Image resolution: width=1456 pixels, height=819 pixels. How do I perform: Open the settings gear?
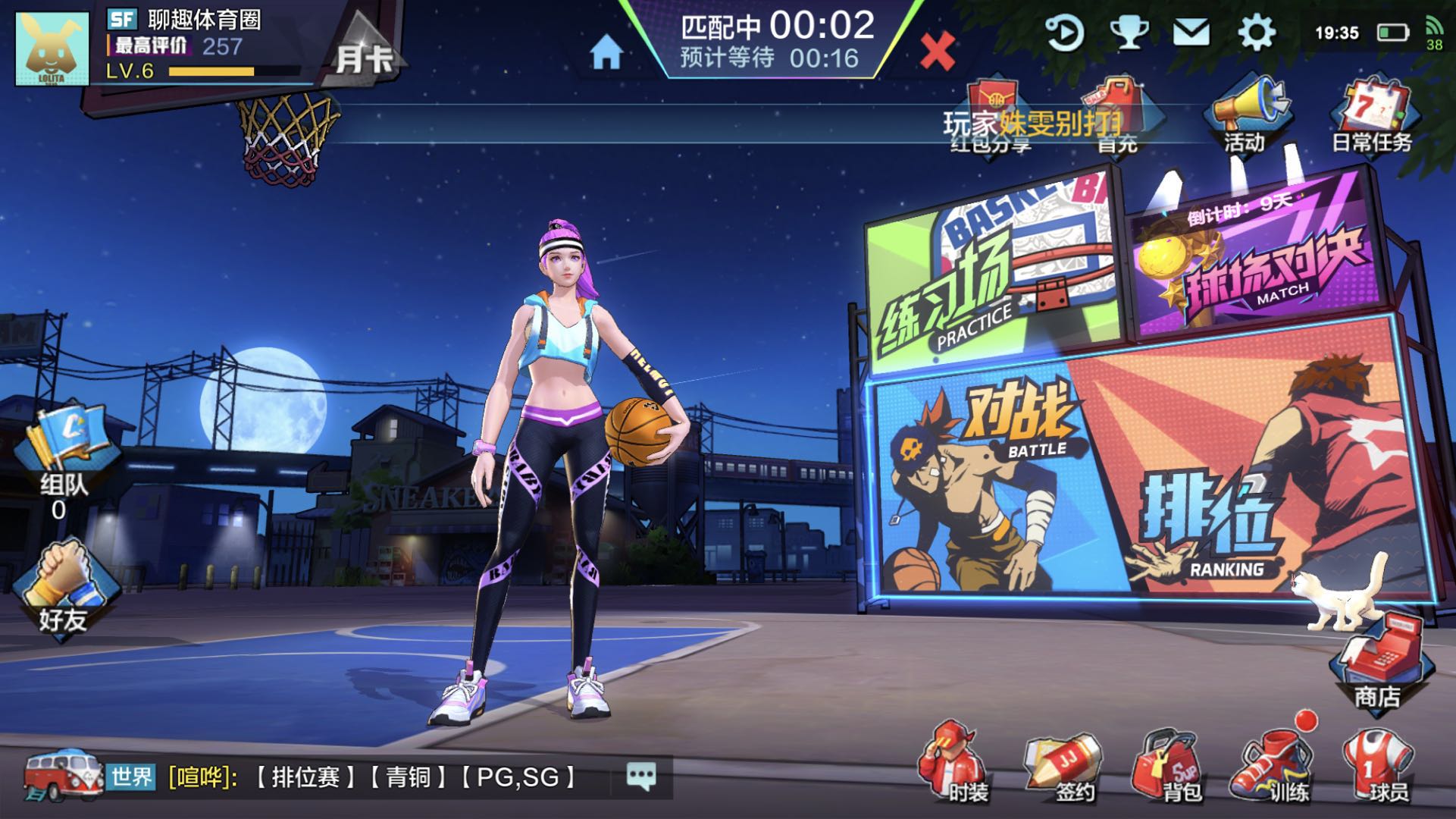point(1256,33)
